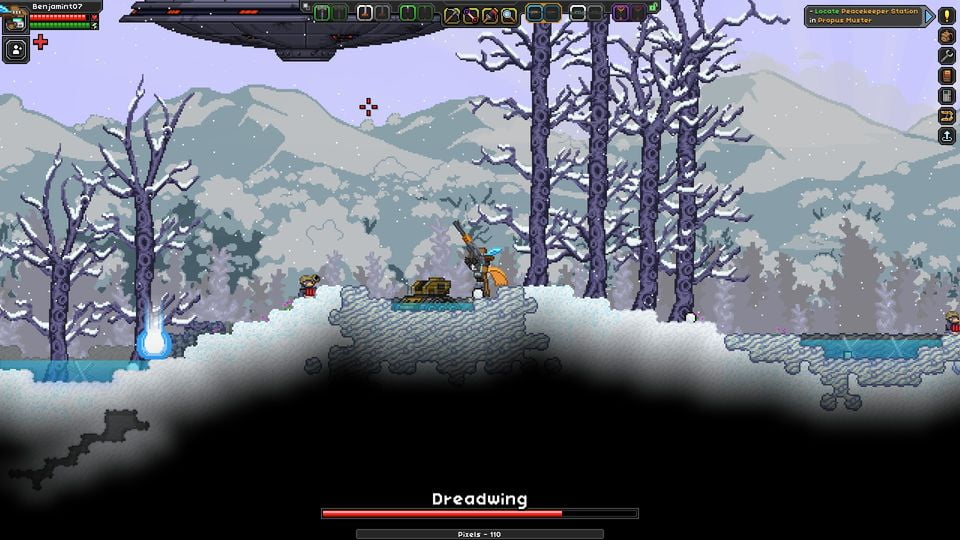This screenshot has height=540, width=960.
Task: Open the inventory bag icon
Action: pyautogui.click(x=946, y=35)
